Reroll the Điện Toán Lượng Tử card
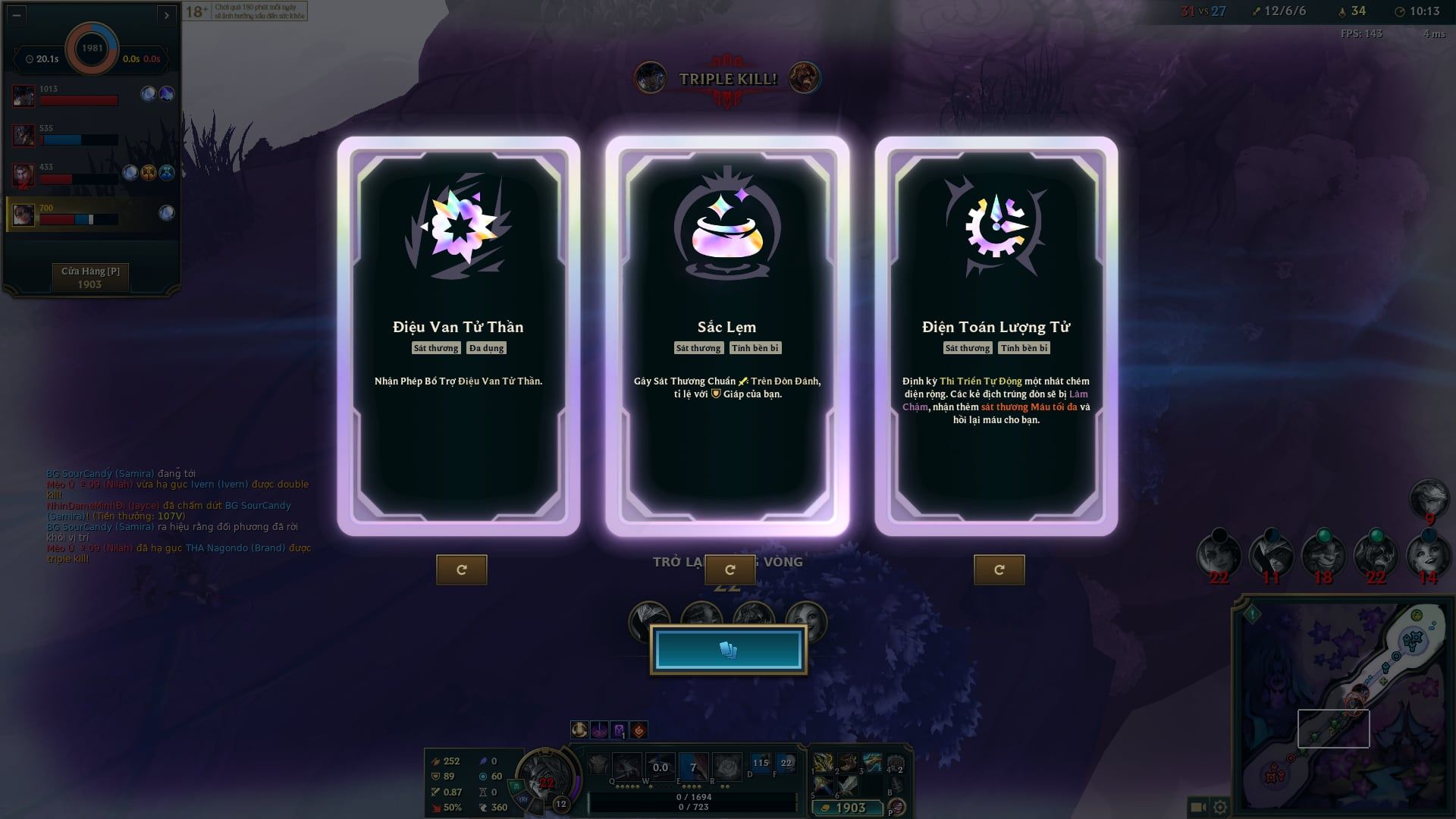The width and height of the screenshot is (1456, 819). (x=999, y=570)
